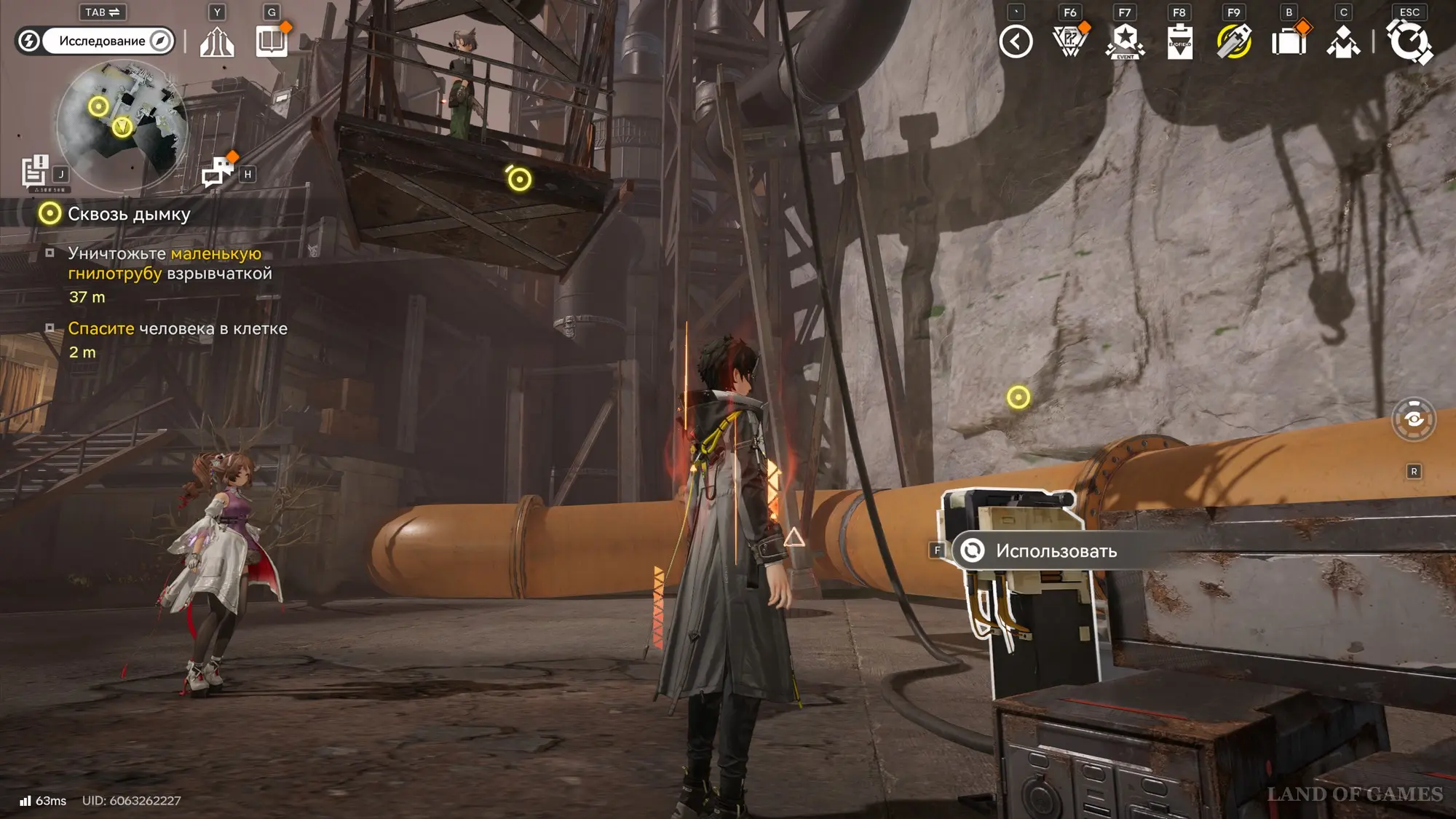Open the yellow circular icon under F9

coord(1234,41)
